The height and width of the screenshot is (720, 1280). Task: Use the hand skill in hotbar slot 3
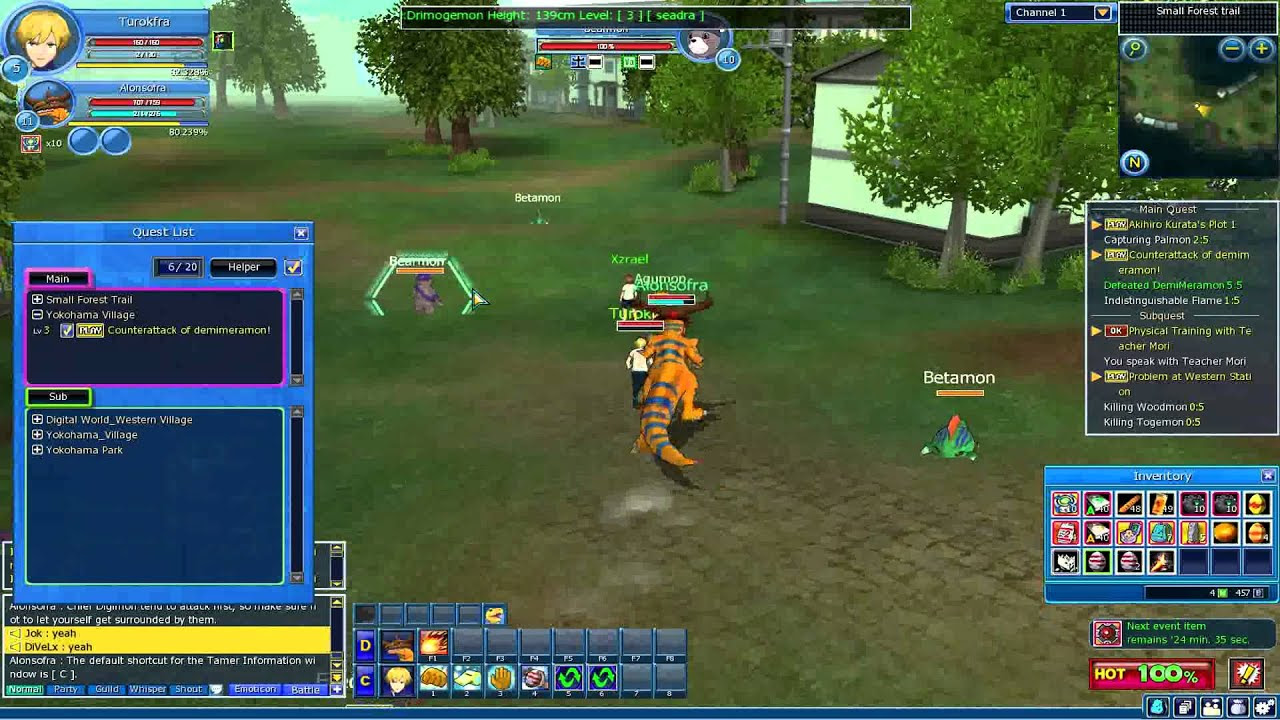coord(500,679)
